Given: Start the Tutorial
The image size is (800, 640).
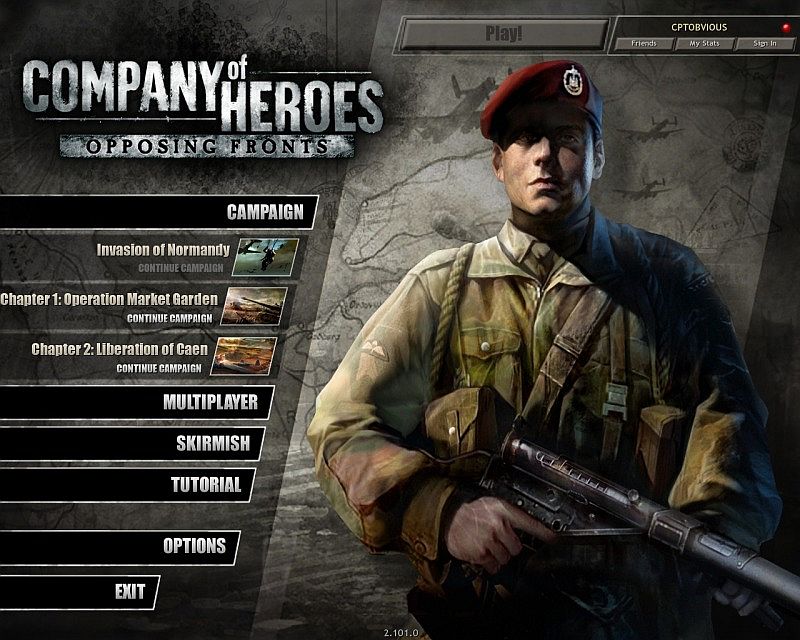Looking at the screenshot, I should coord(205,485).
